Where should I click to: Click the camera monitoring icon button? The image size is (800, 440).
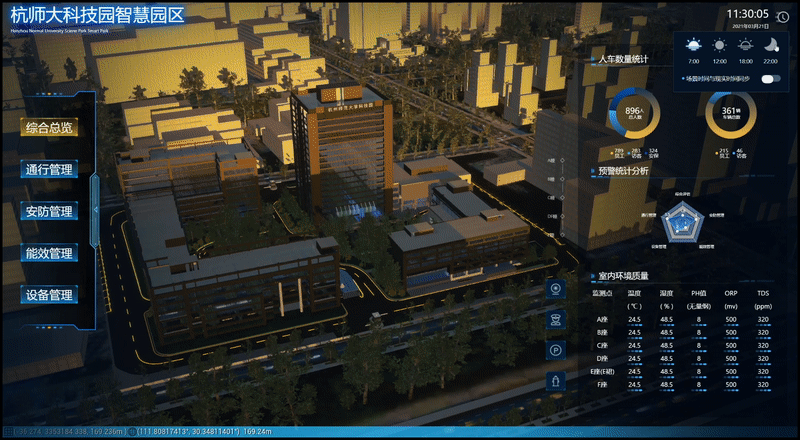pyautogui.click(x=556, y=289)
